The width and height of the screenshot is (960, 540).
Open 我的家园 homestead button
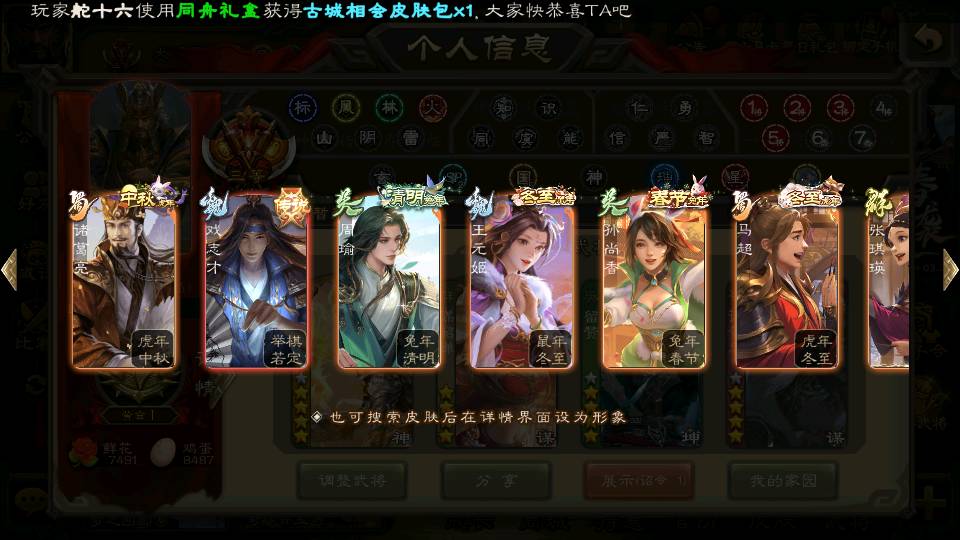click(x=782, y=481)
